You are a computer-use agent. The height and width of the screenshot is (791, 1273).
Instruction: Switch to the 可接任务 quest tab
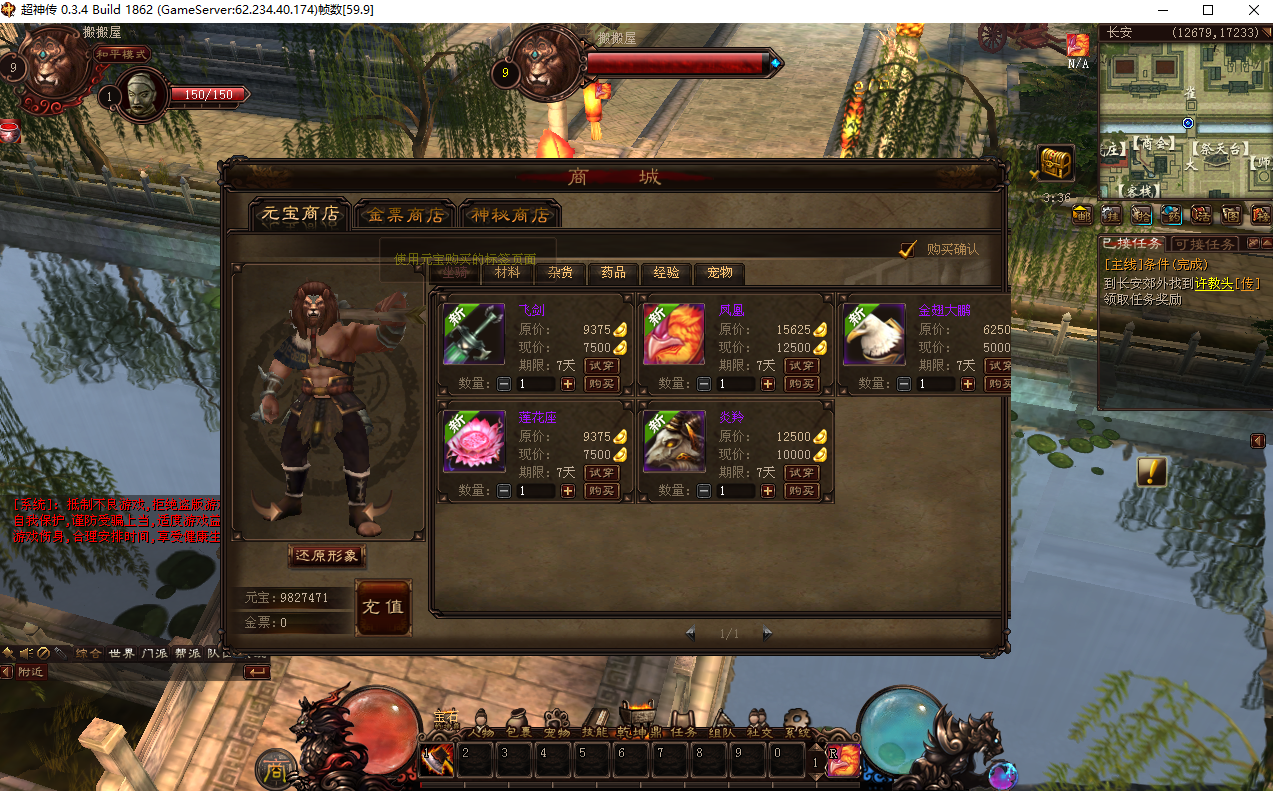1204,244
